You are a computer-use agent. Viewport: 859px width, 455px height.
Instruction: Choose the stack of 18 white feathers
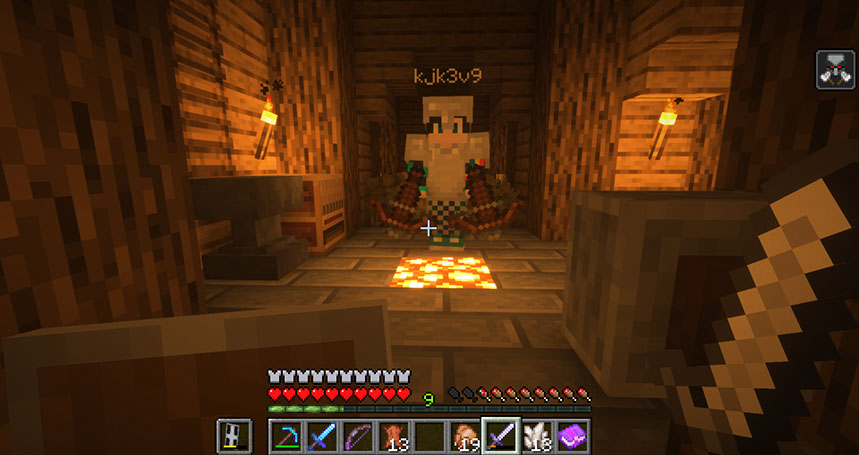[x=537, y=436]
